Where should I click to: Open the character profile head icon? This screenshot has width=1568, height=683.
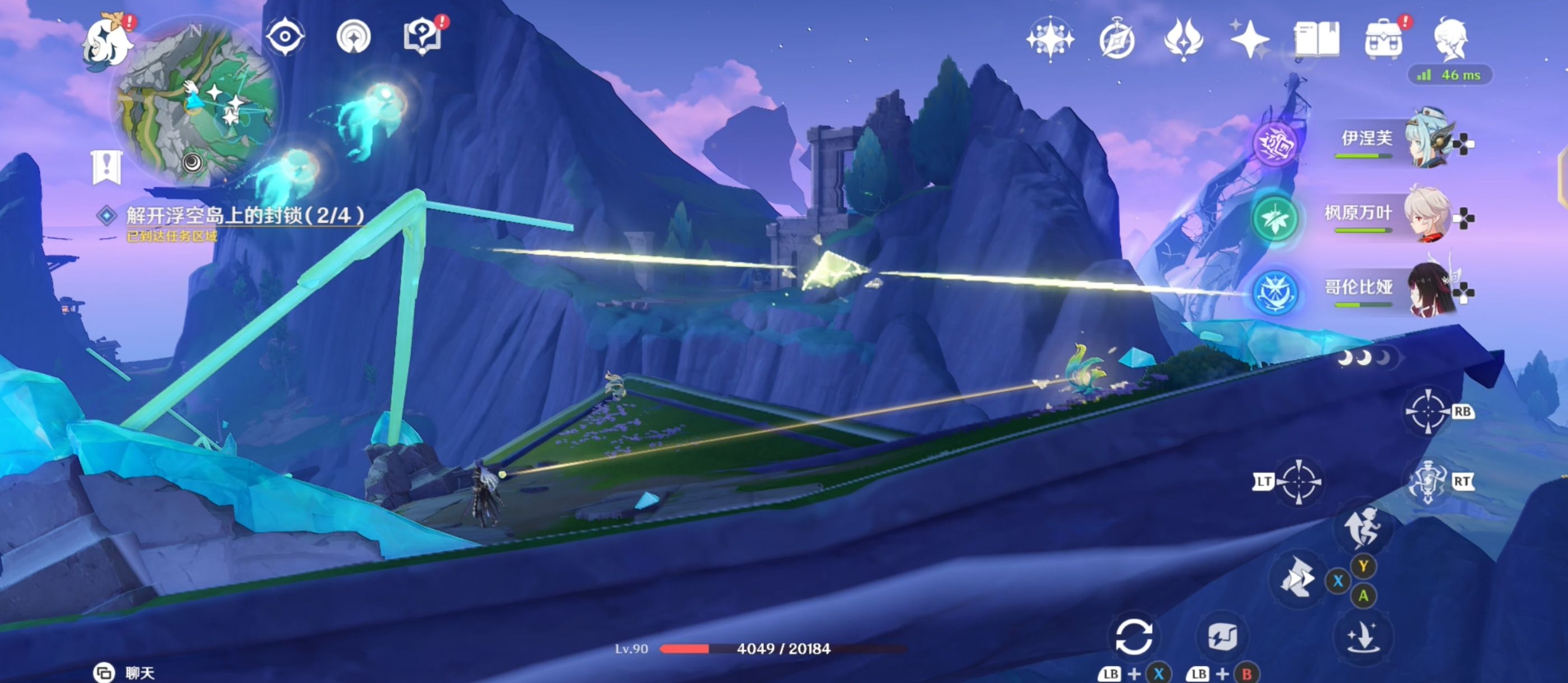pyautogui.click(x=1452, y=39)
